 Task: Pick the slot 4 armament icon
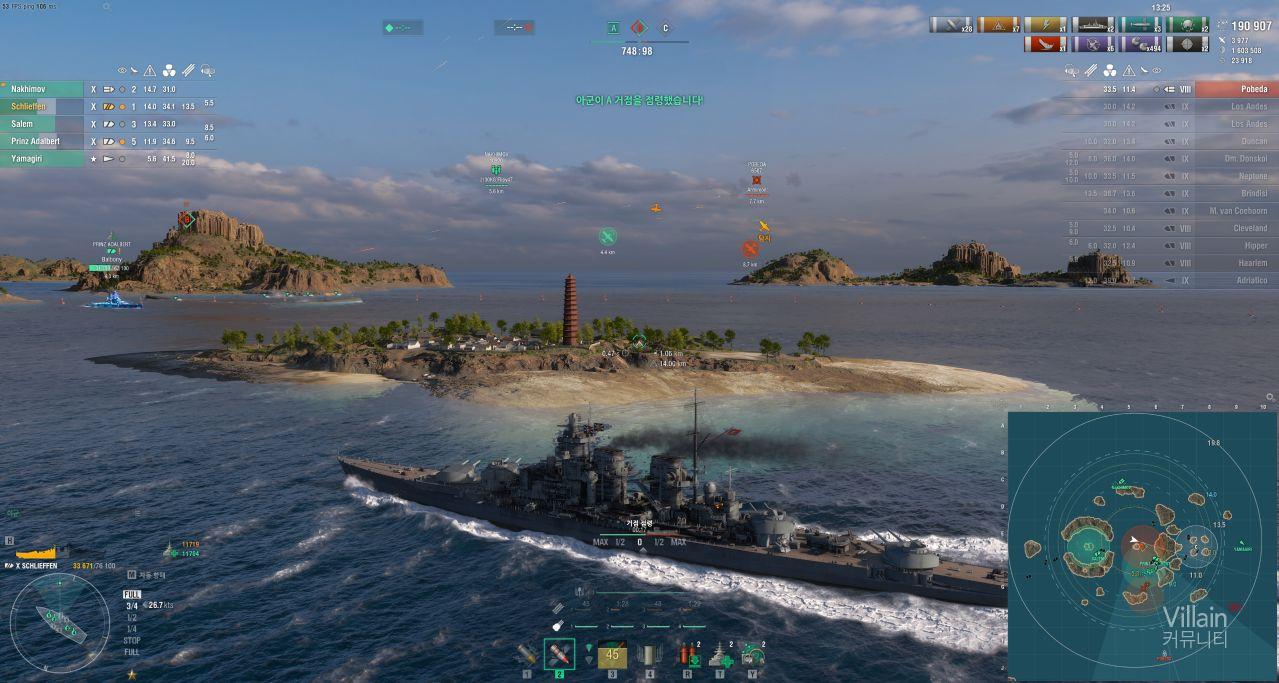click(649, 655)
